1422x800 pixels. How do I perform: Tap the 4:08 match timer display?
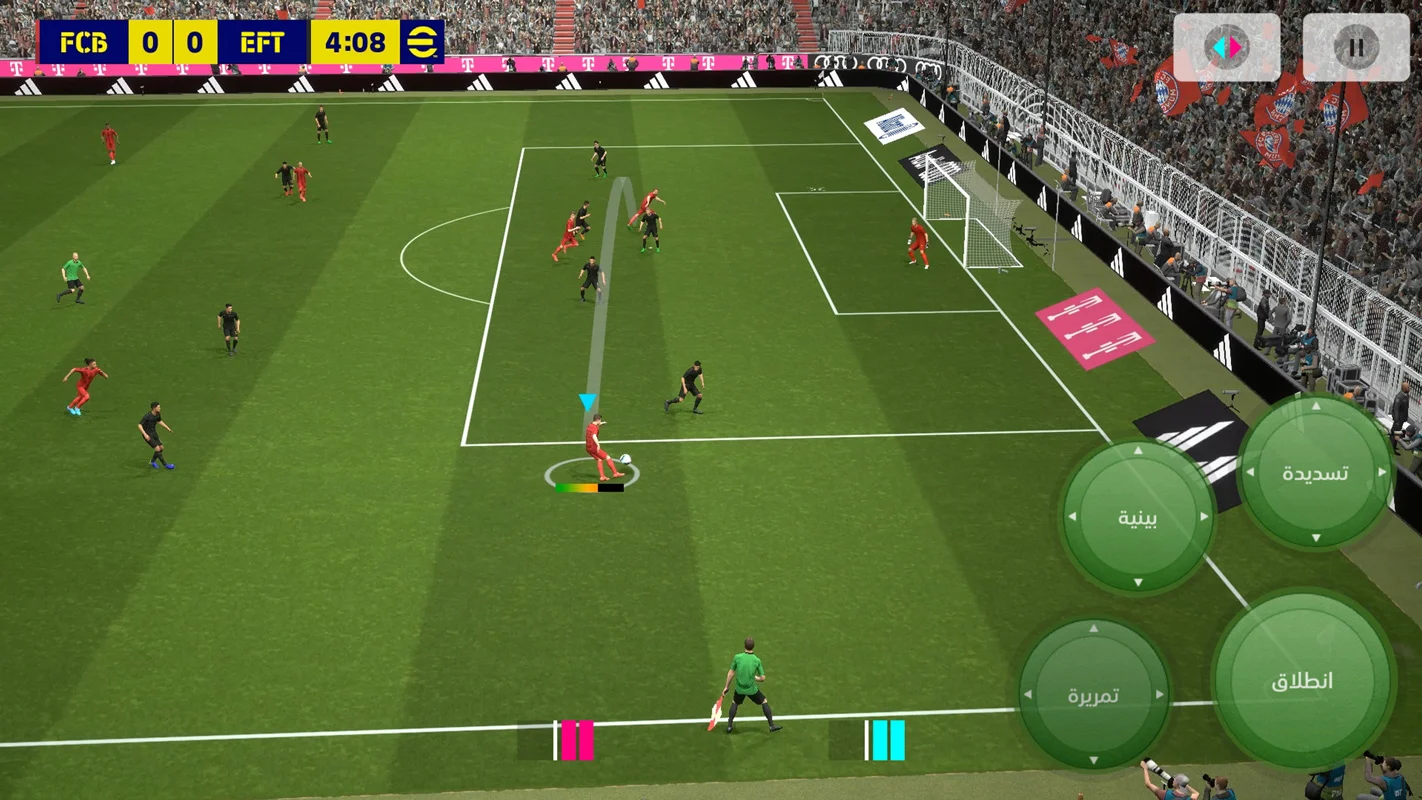click(355, 42)
